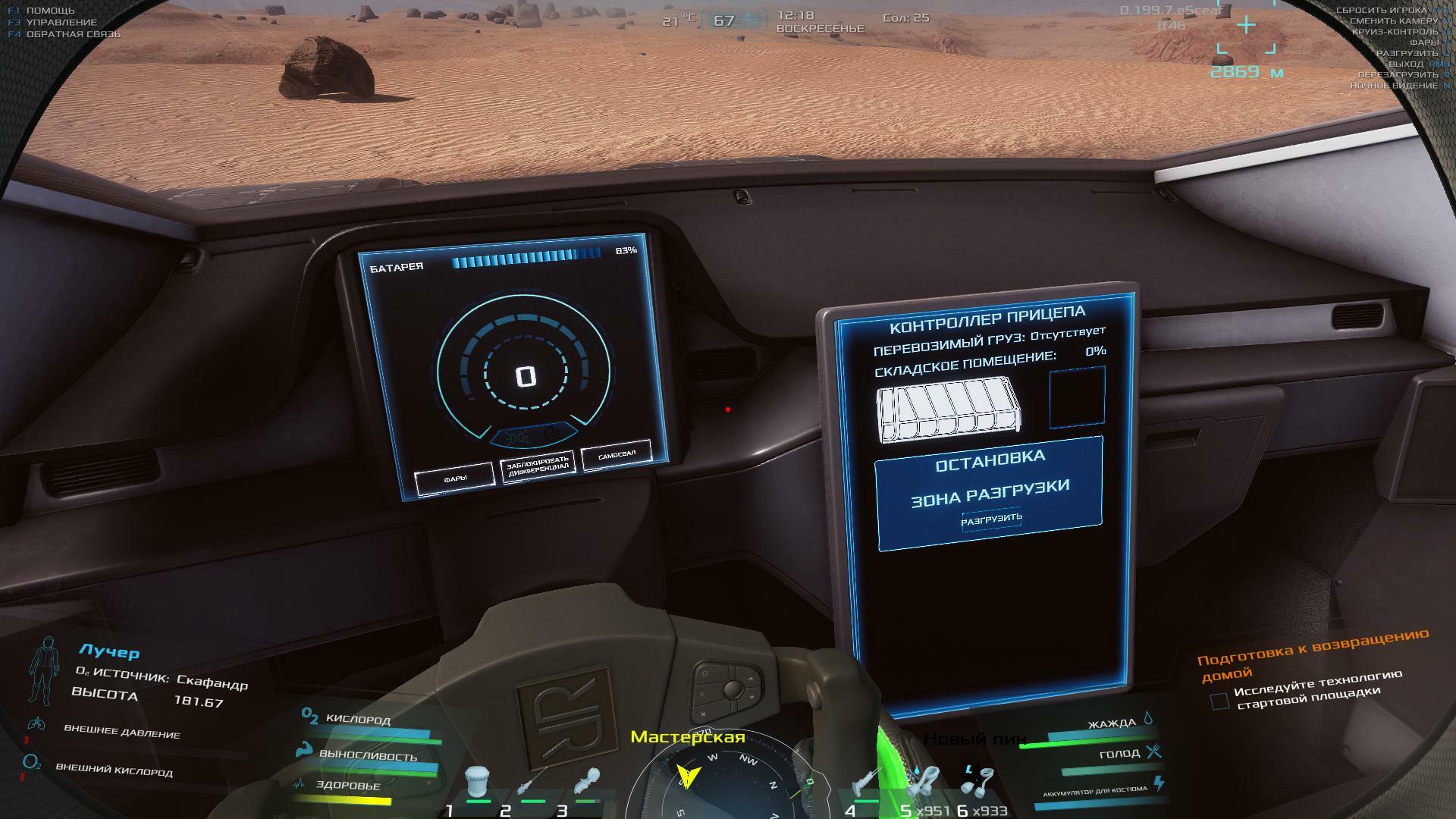Tick the launch pad research objective checkbox
Viewport: 1456px width, 819px height.
click(x=1219, y=701)
